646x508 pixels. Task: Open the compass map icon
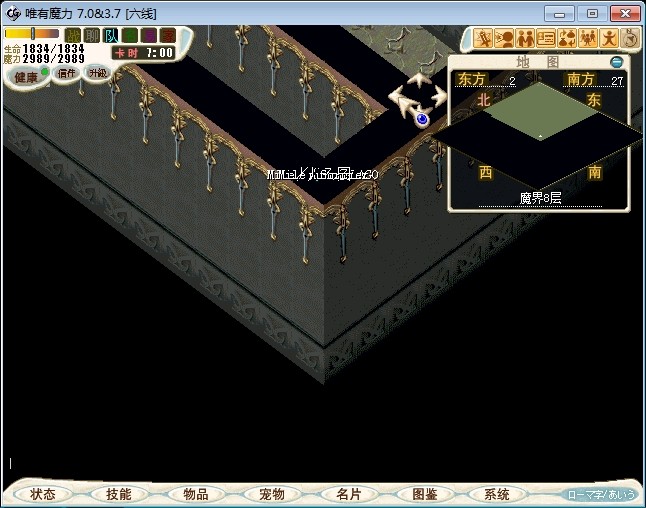[x=630, y=39]
